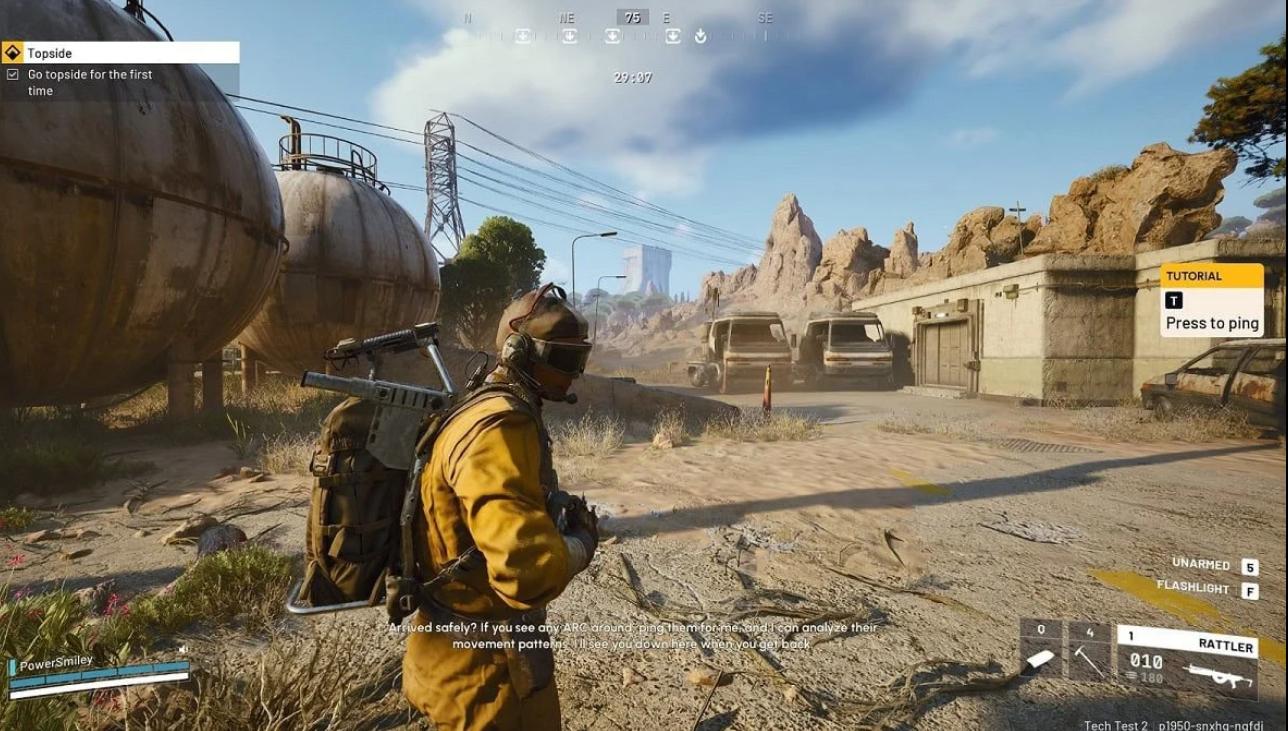Select the bandage item slot
The height and width of the screenshot is (731, 1288).
coord(1041,650)
